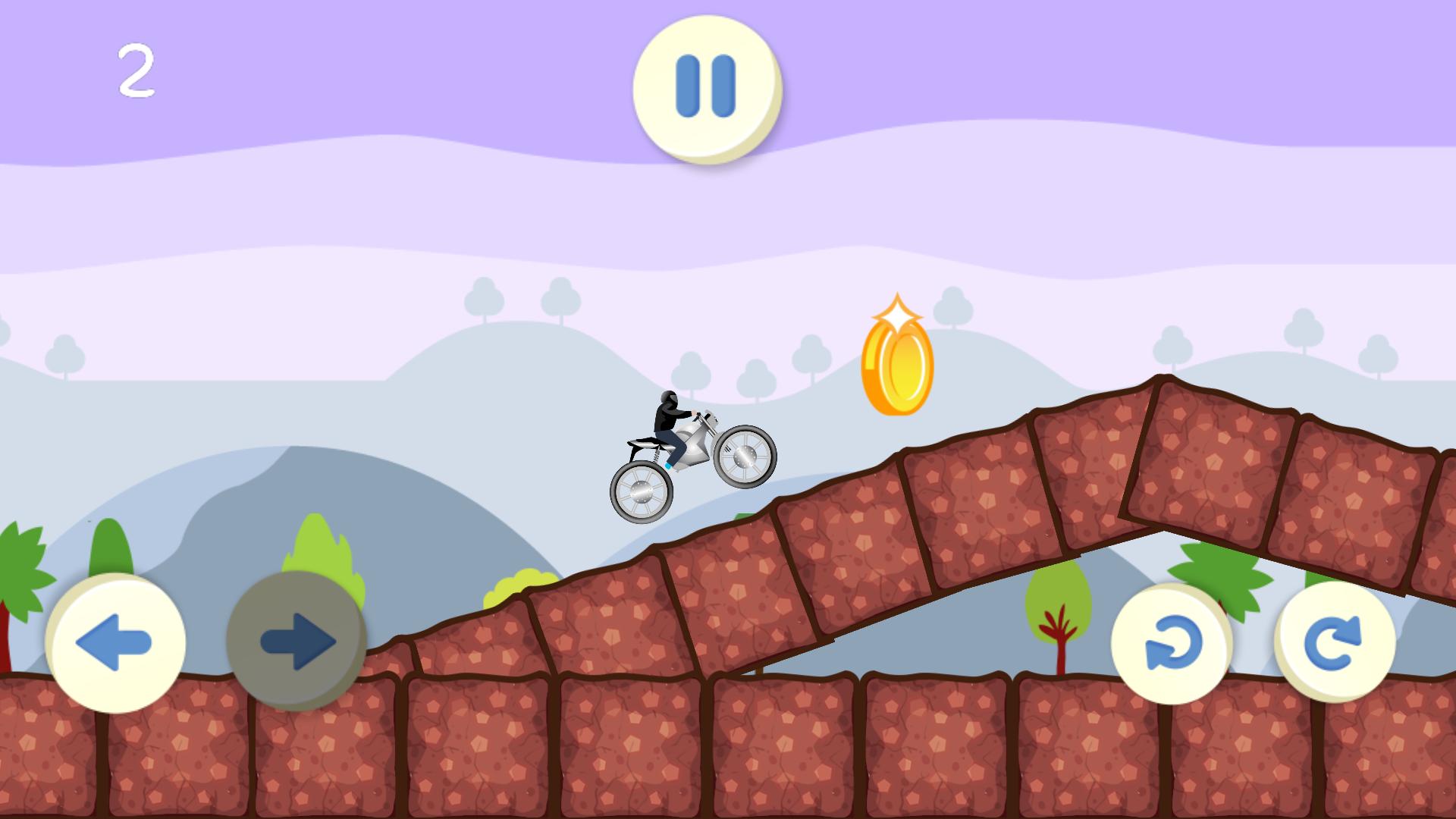Click the pause icon's blue bars

coord(706,86)
